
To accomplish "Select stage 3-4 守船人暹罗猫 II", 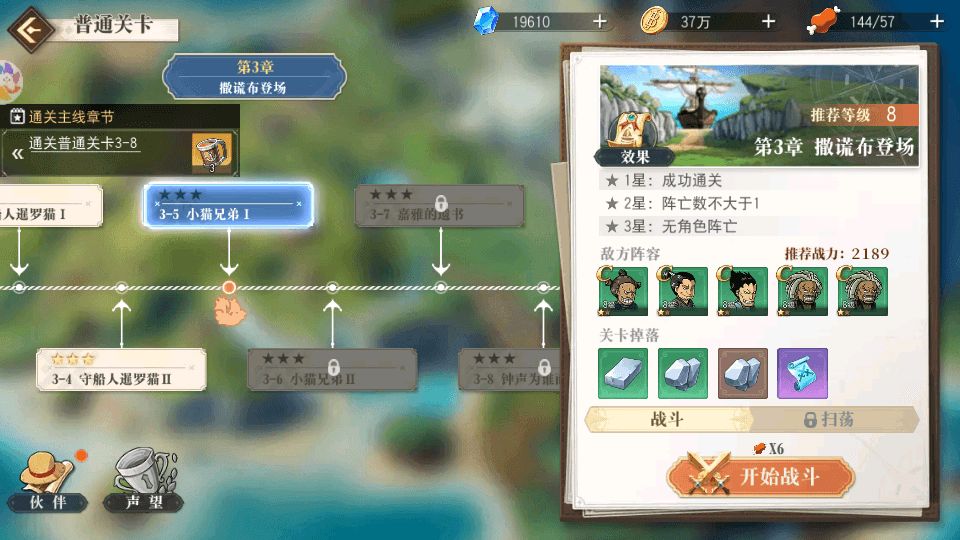I will [x=121, y=370].
